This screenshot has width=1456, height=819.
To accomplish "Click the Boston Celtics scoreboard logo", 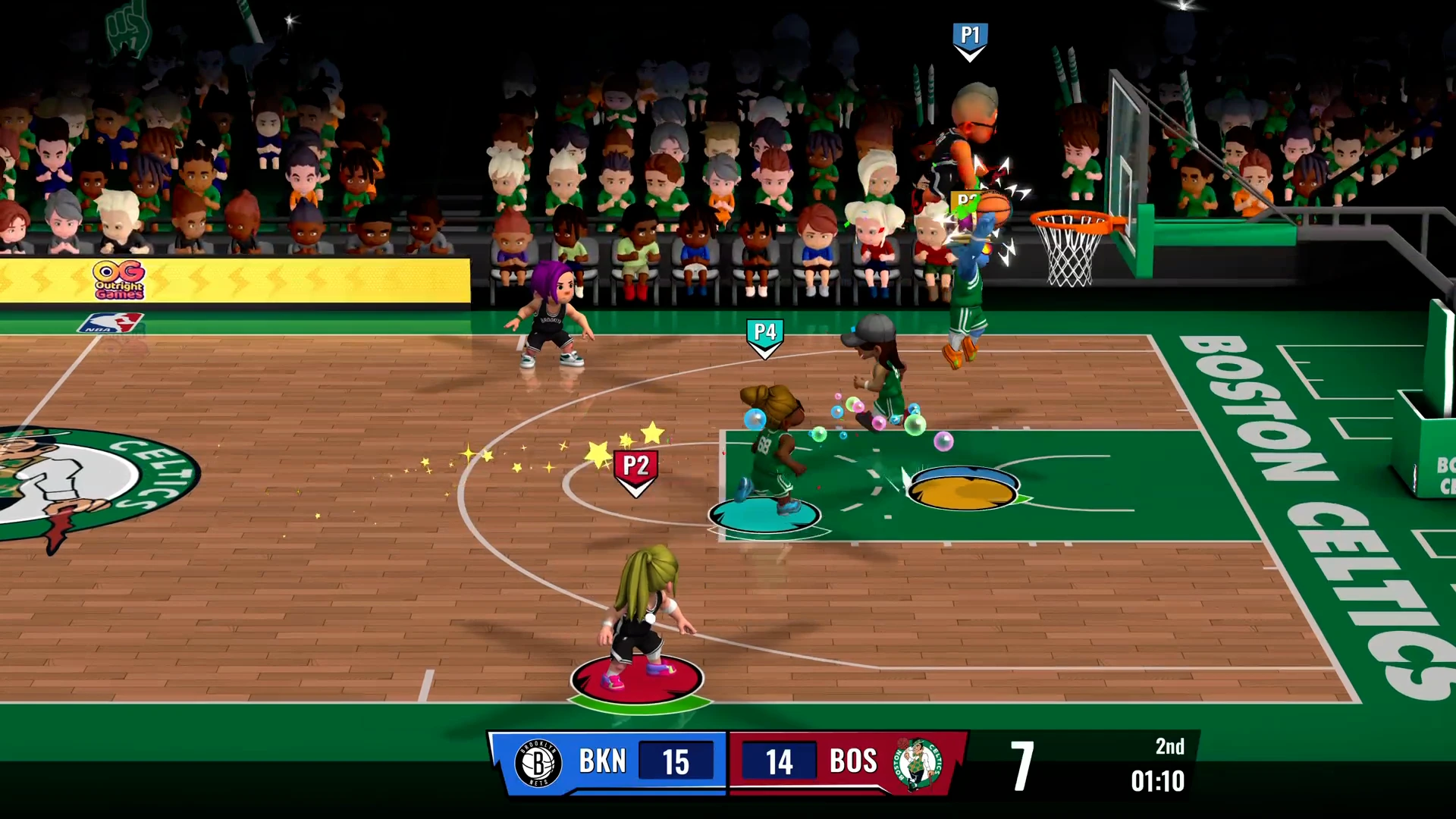I will pos(918,763).
